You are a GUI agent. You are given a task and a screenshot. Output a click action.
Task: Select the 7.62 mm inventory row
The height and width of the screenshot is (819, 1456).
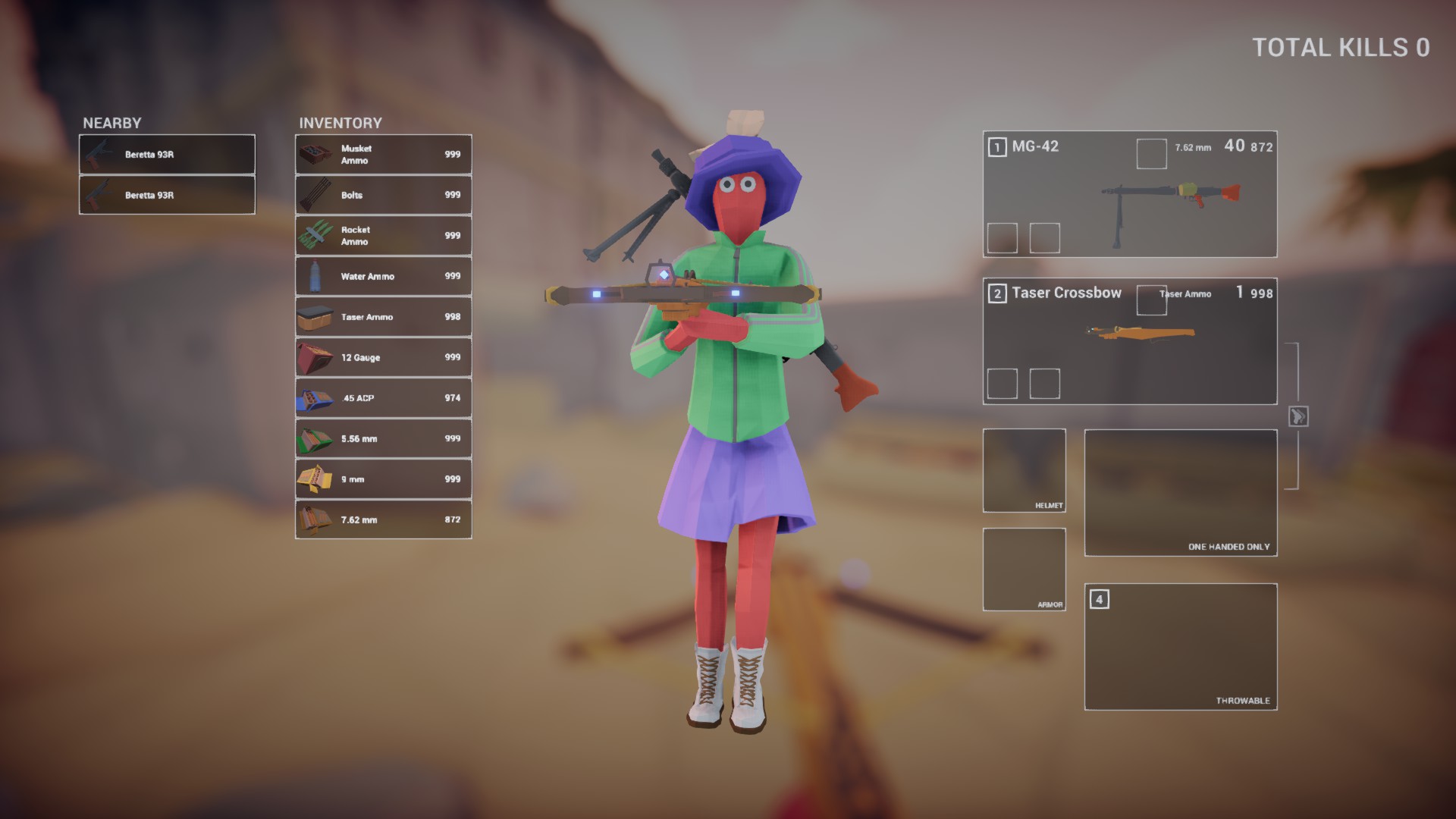point(383,519)
